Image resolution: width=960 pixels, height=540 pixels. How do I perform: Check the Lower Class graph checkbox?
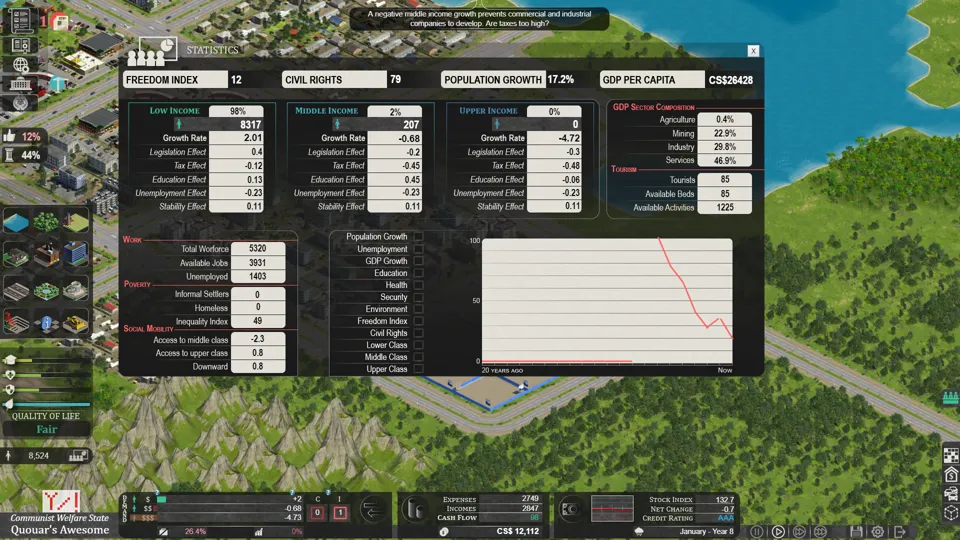418,345
